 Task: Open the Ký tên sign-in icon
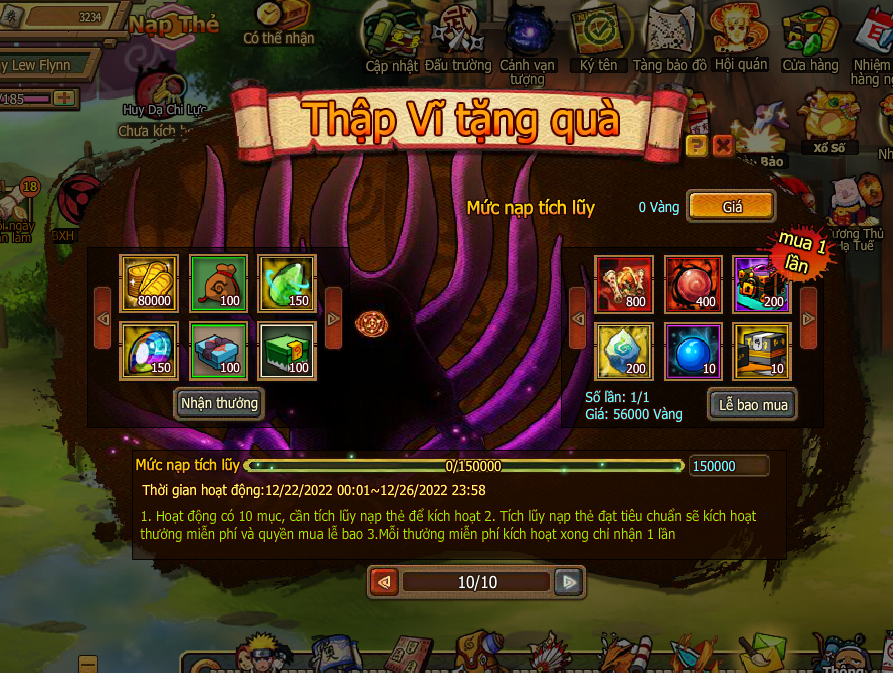[x=599, y=38]
